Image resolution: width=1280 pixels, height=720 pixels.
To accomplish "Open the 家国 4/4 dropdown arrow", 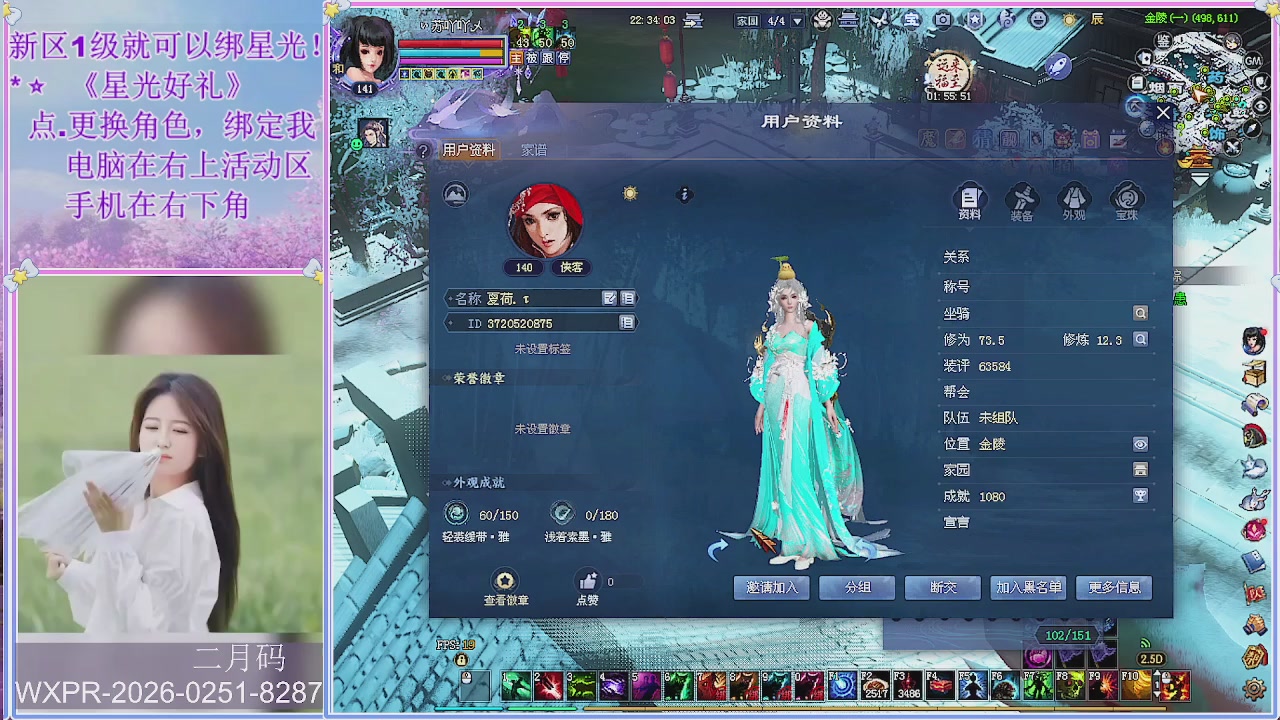I will click(x=797, y=21).
